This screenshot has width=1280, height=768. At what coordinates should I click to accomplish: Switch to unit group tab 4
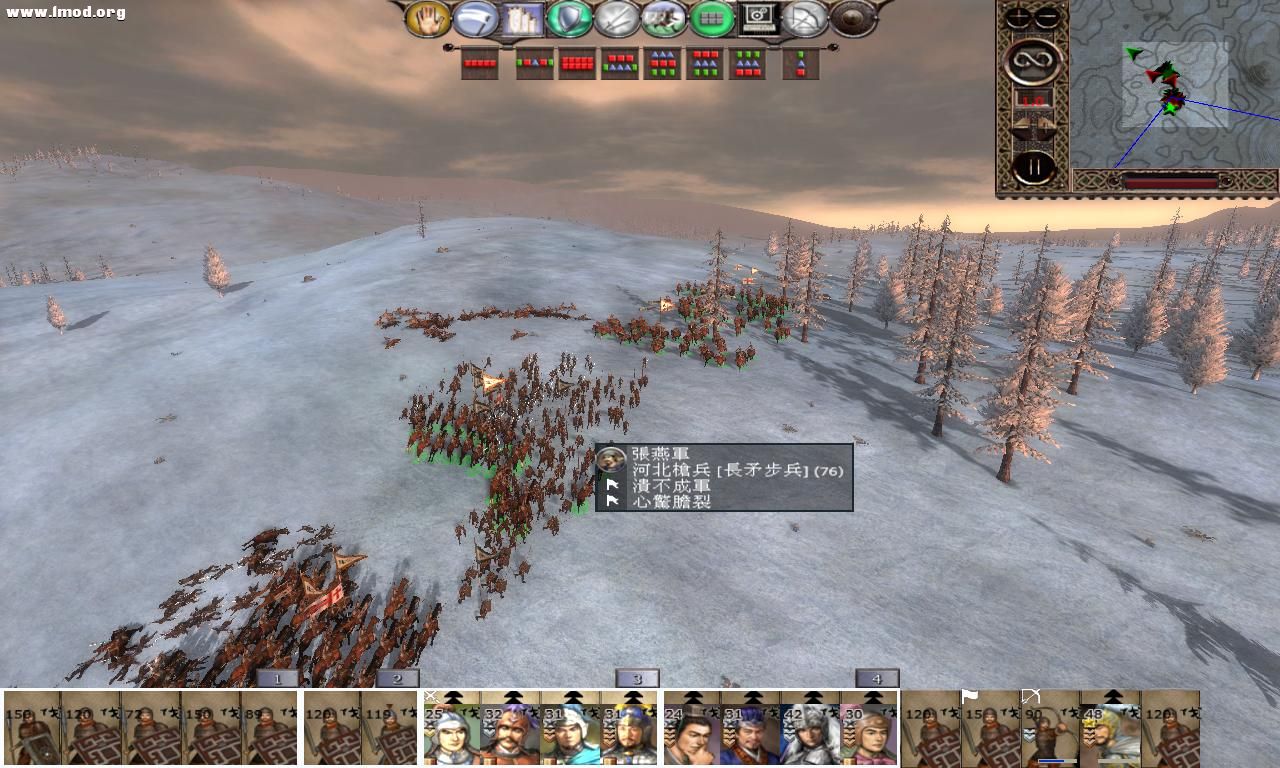tap(877, 678)
